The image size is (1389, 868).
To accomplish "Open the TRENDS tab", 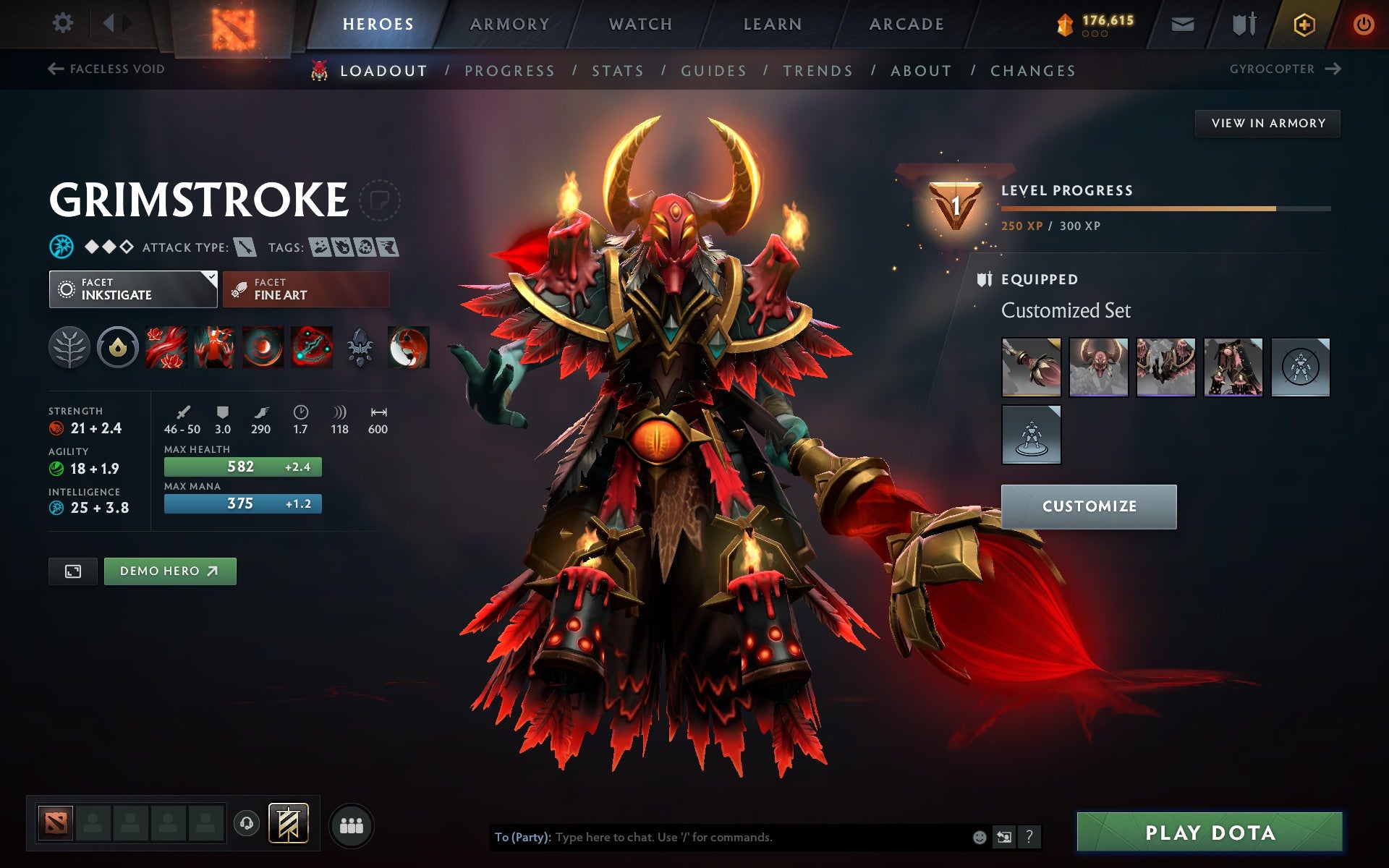I will [817, 70].
